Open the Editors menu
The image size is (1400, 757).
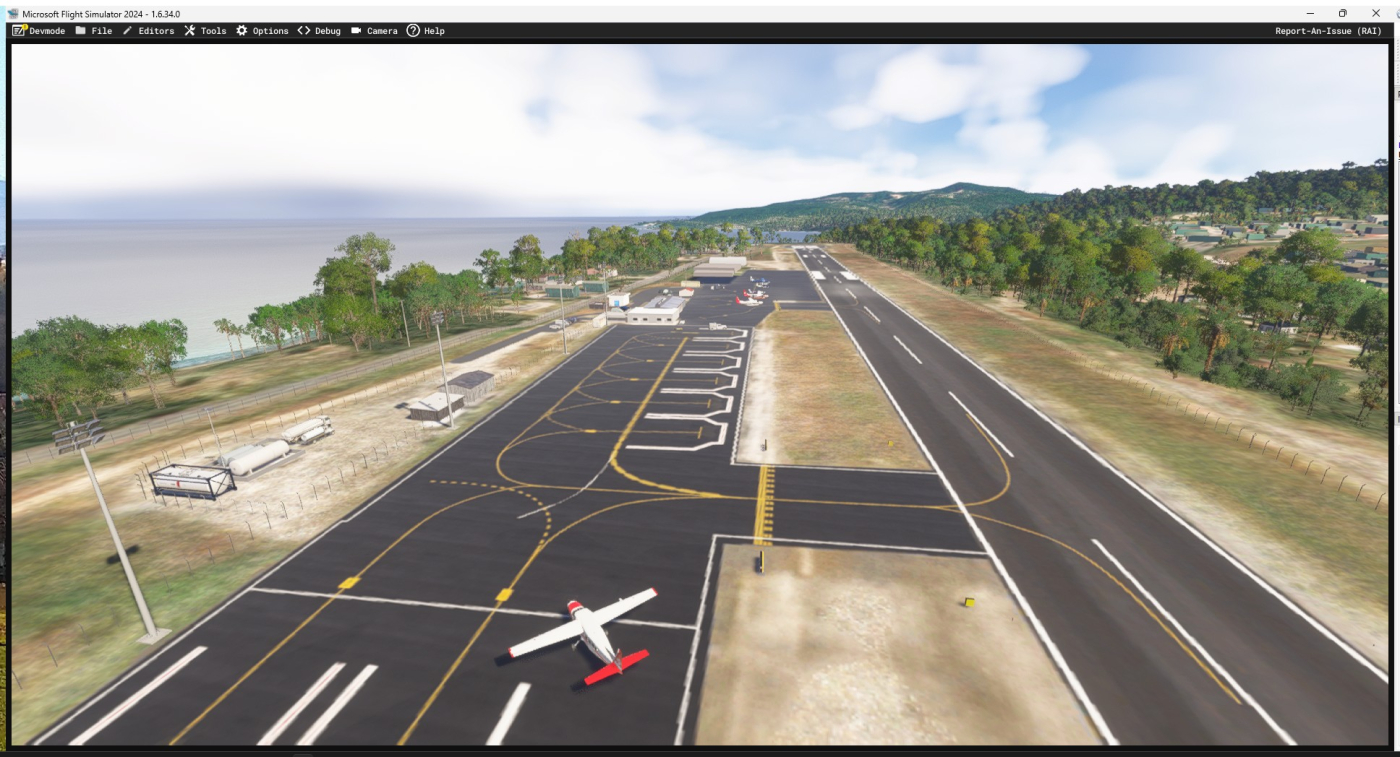click(148, 31)
